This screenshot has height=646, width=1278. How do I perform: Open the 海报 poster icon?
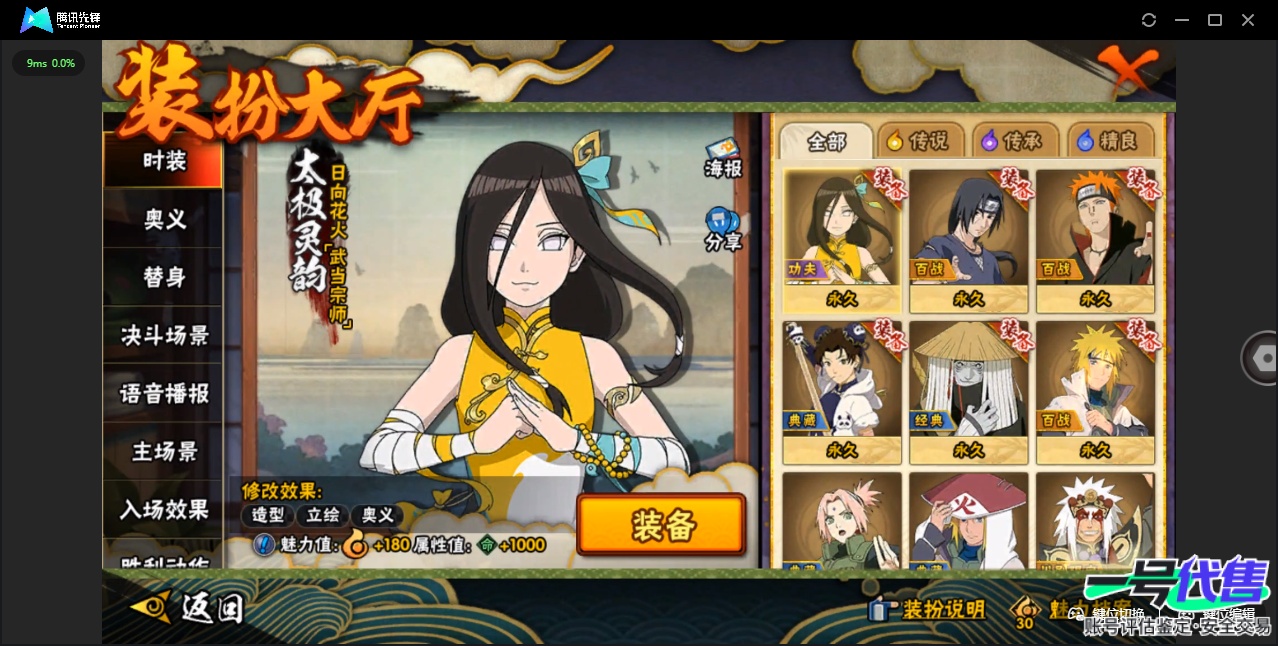coord(723,158)
